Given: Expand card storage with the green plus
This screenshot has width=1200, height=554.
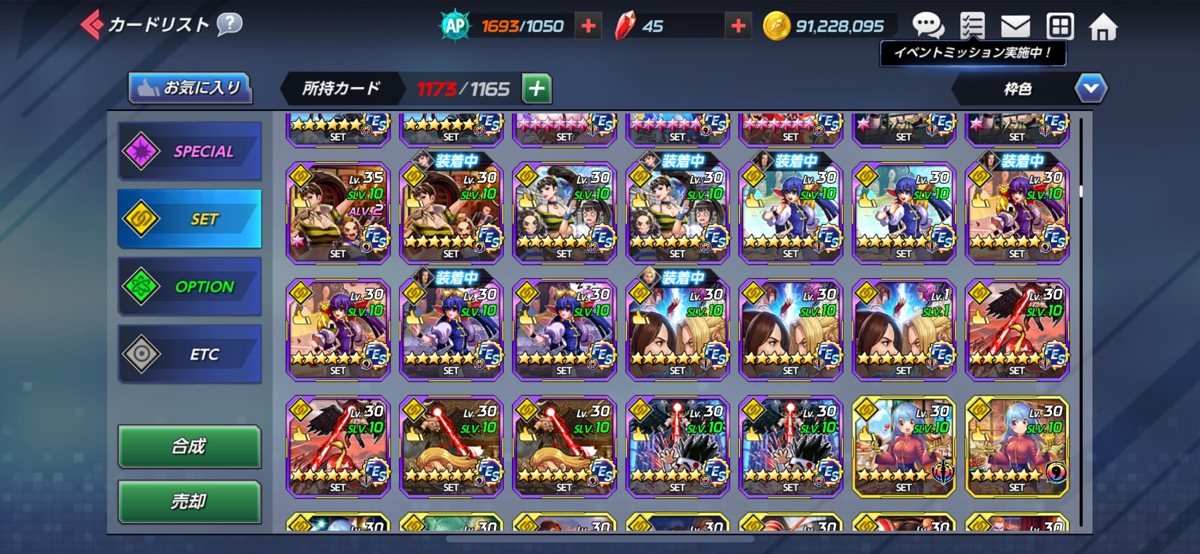Looking at the screenshot, I should 537,88.
